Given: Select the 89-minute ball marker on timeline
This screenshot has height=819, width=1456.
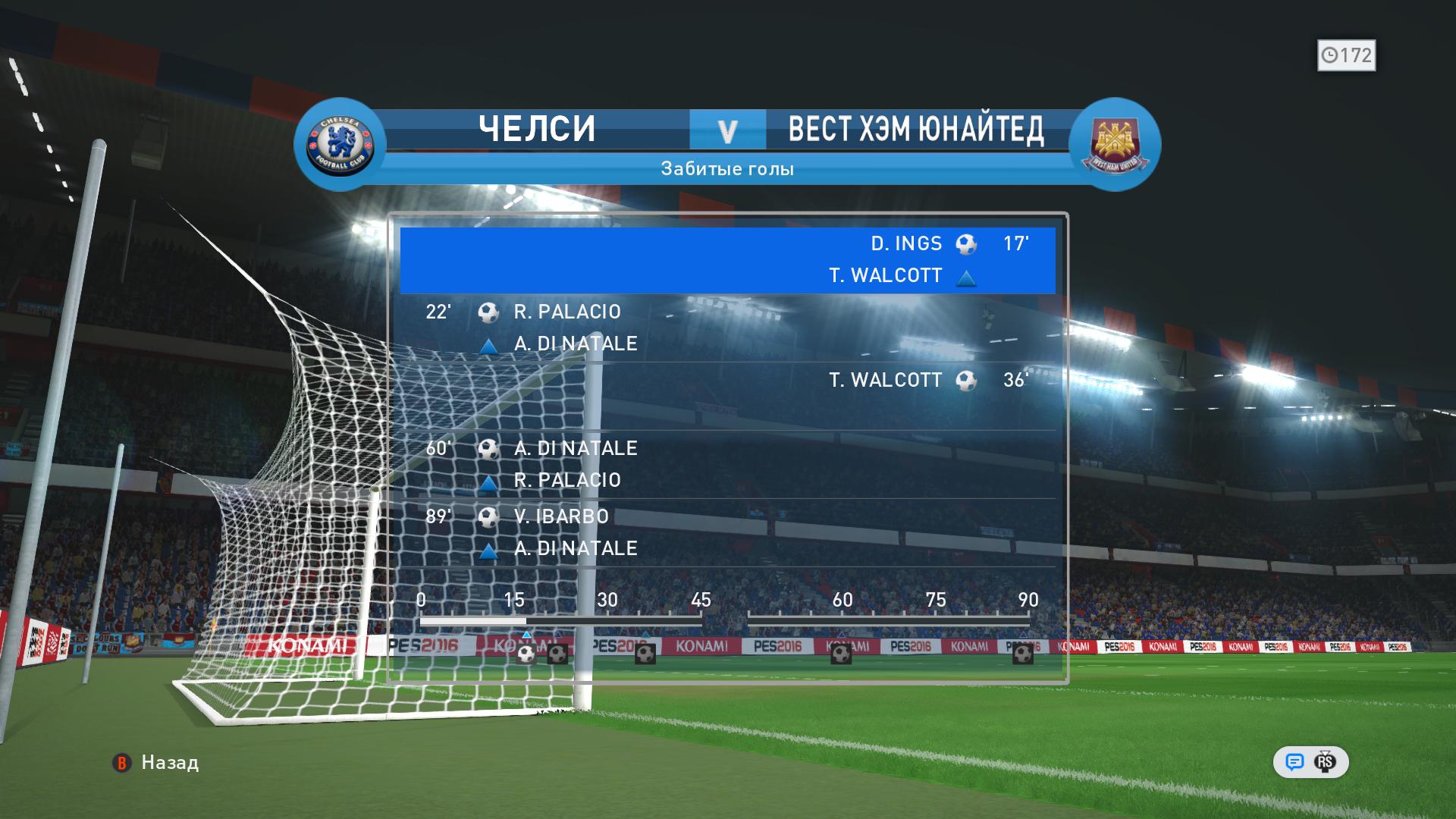Looking at the screenshot, I should 1022,654.
